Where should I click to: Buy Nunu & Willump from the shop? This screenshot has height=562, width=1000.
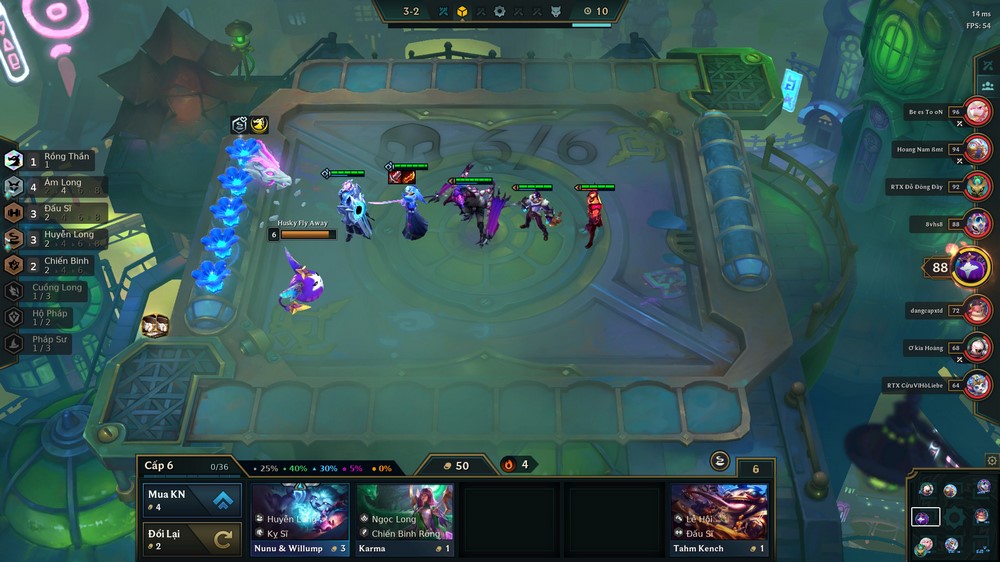pyautogui.click(x=300, y=519)
